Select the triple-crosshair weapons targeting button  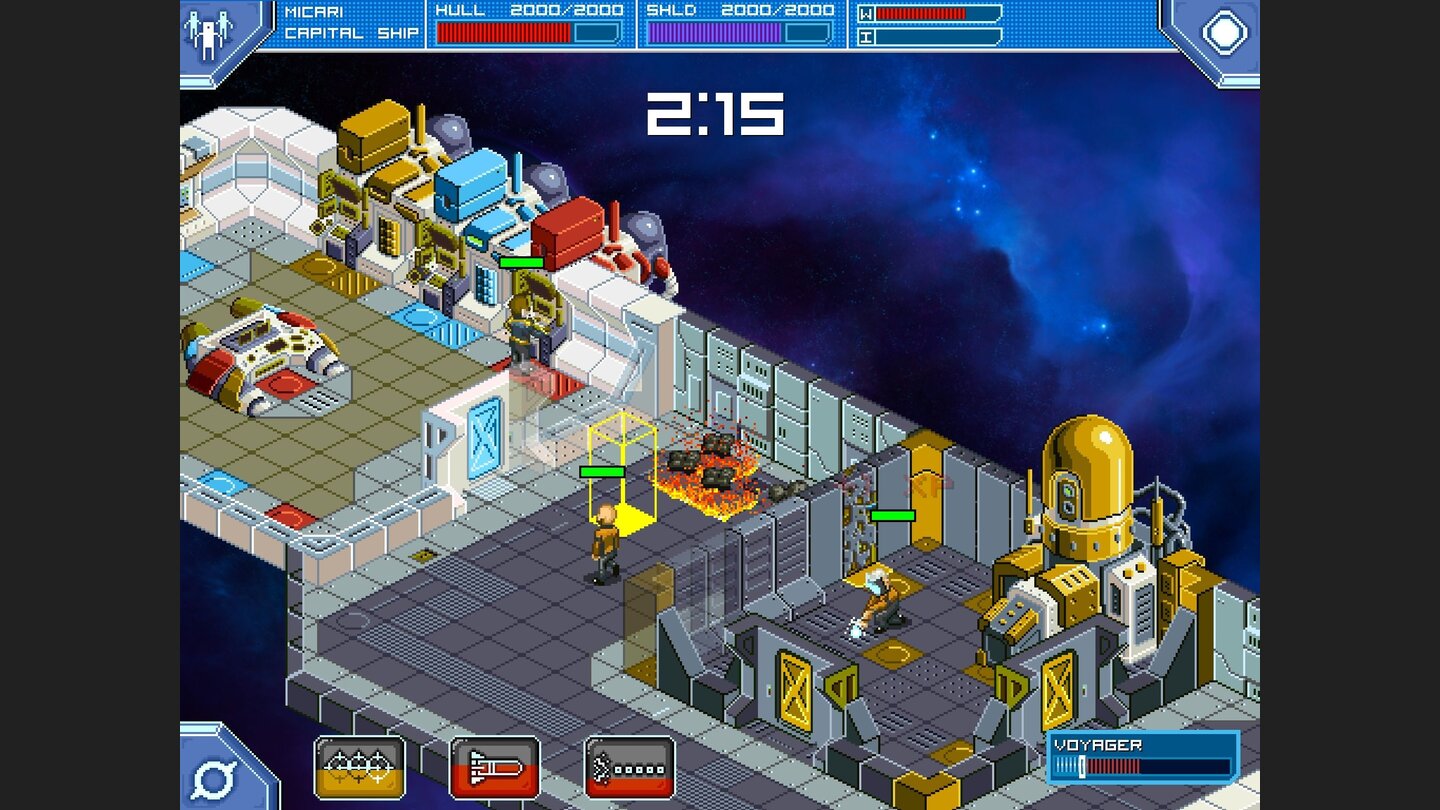coord(360,766)
